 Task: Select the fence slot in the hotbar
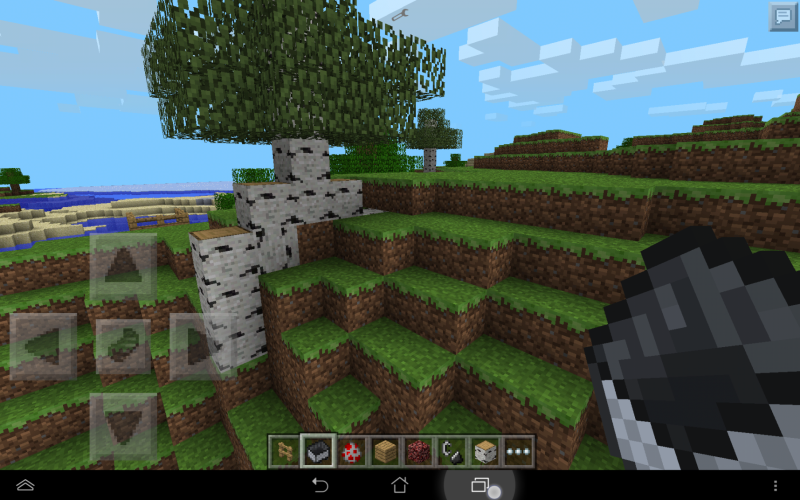(x=285, y=450)
